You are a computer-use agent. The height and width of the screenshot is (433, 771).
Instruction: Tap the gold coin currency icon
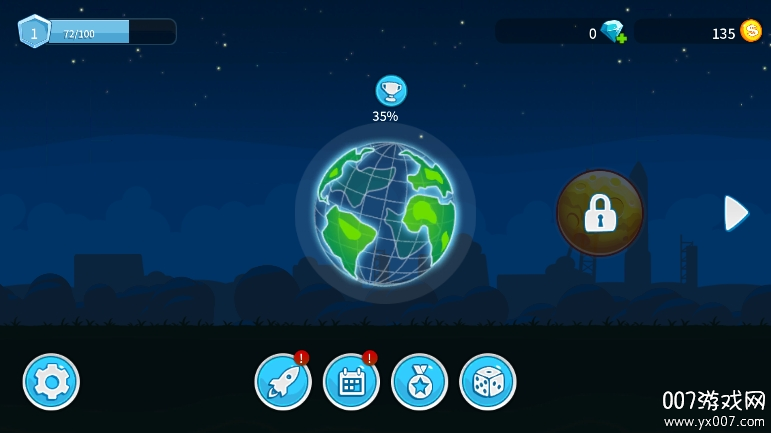751,32
